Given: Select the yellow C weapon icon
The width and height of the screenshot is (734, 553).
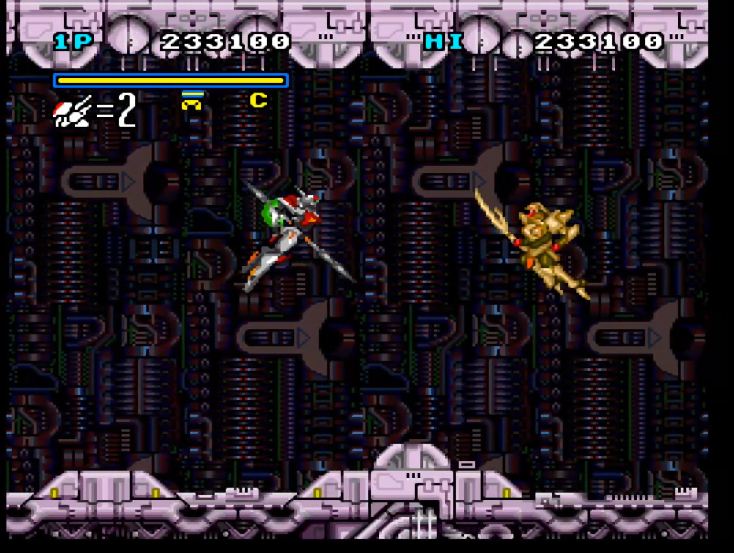Looking at the screenshot, I should coord(258,100).
